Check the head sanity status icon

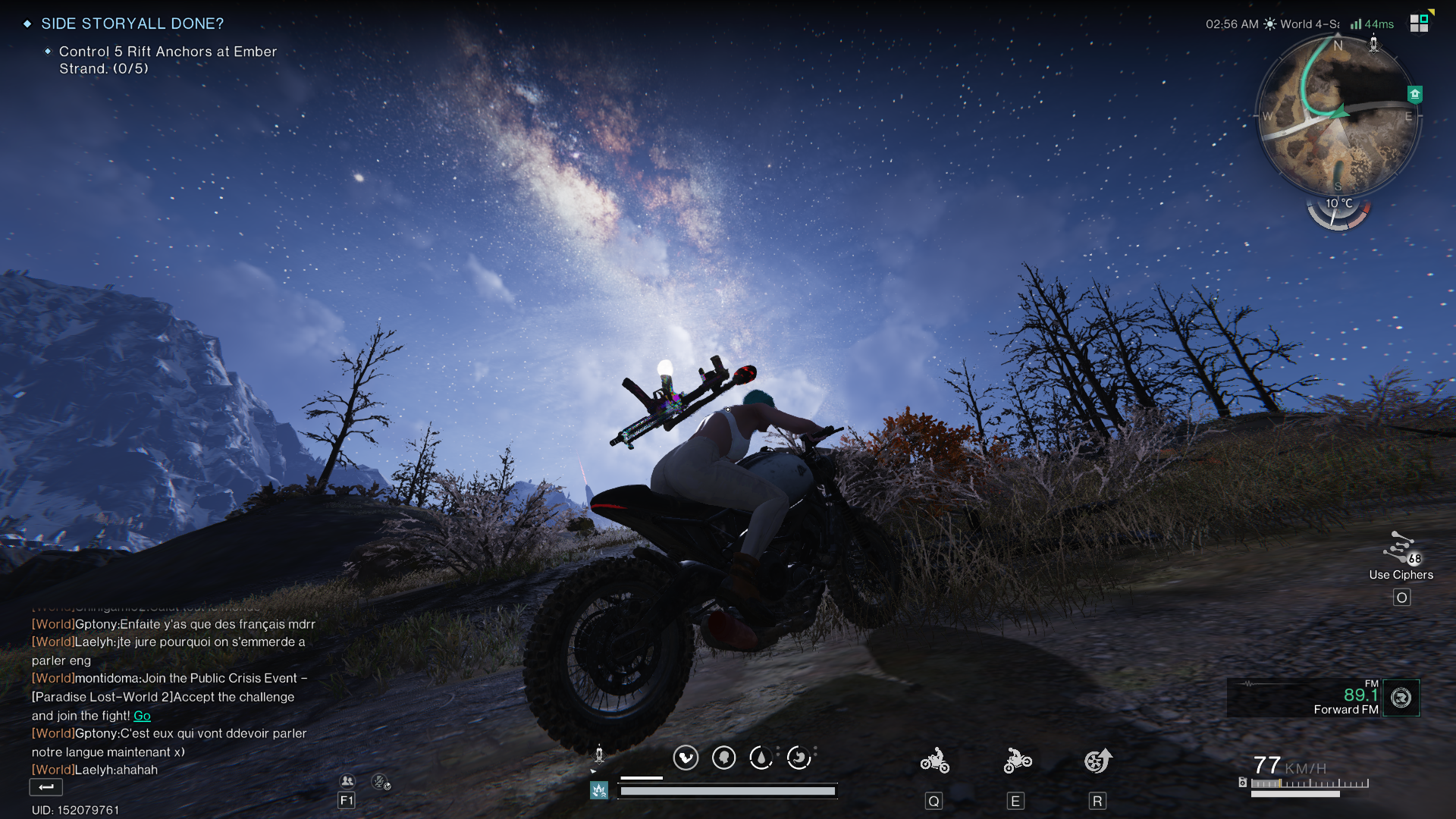point(724,758)
